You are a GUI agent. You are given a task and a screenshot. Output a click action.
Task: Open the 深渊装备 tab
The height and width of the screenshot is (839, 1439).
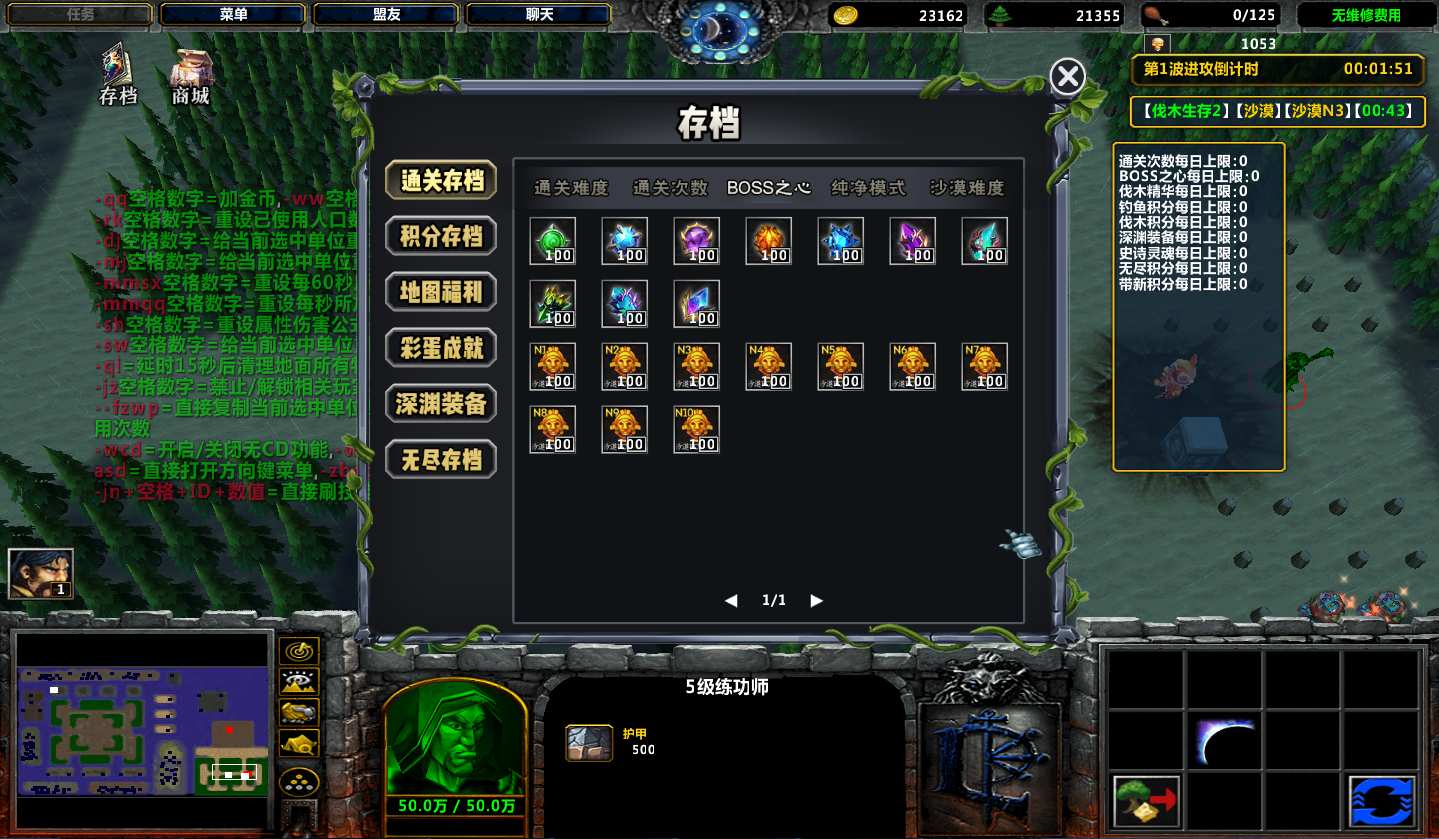click(x=441, y=403)
